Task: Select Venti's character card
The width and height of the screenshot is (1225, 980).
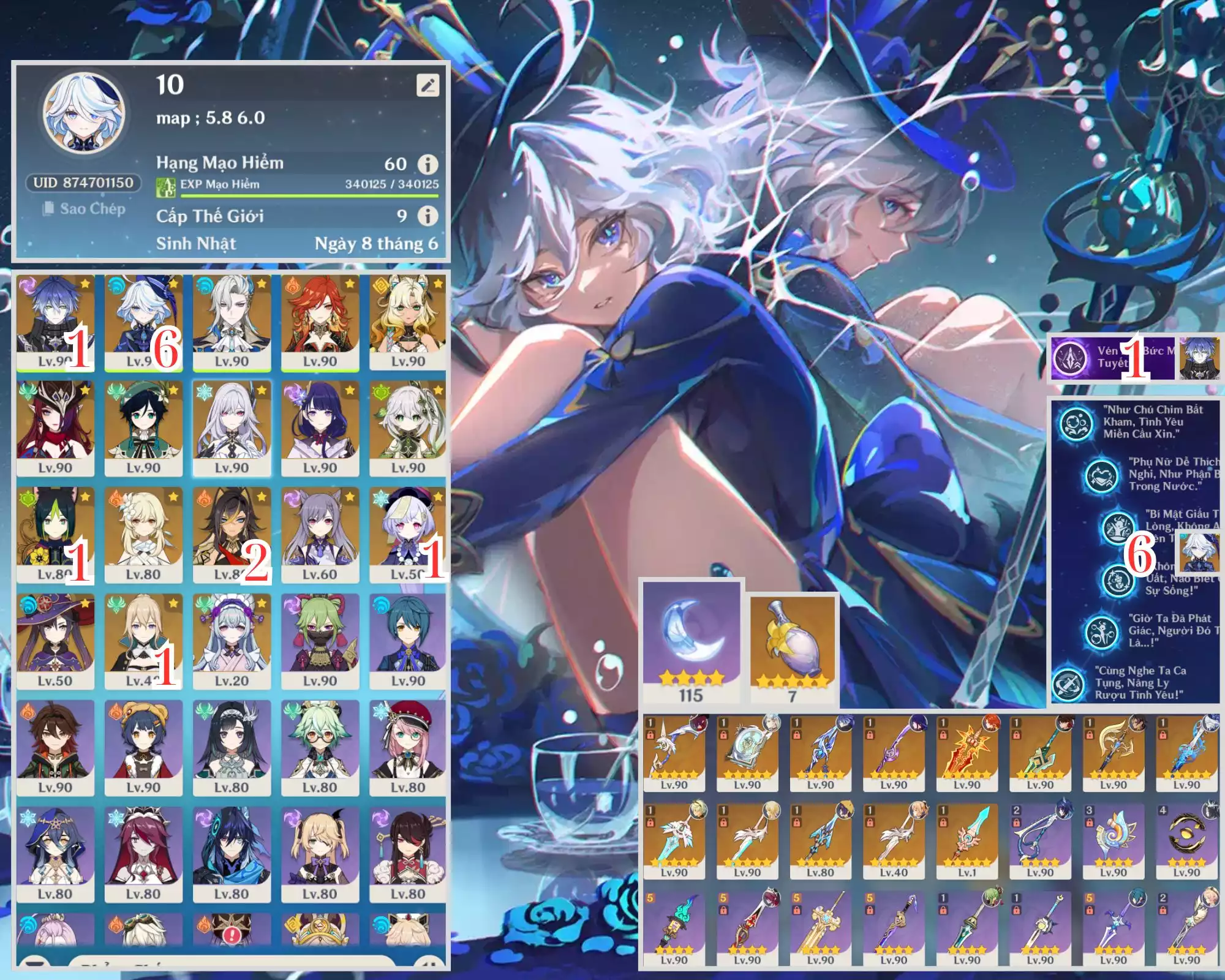Action: [143, 428]
